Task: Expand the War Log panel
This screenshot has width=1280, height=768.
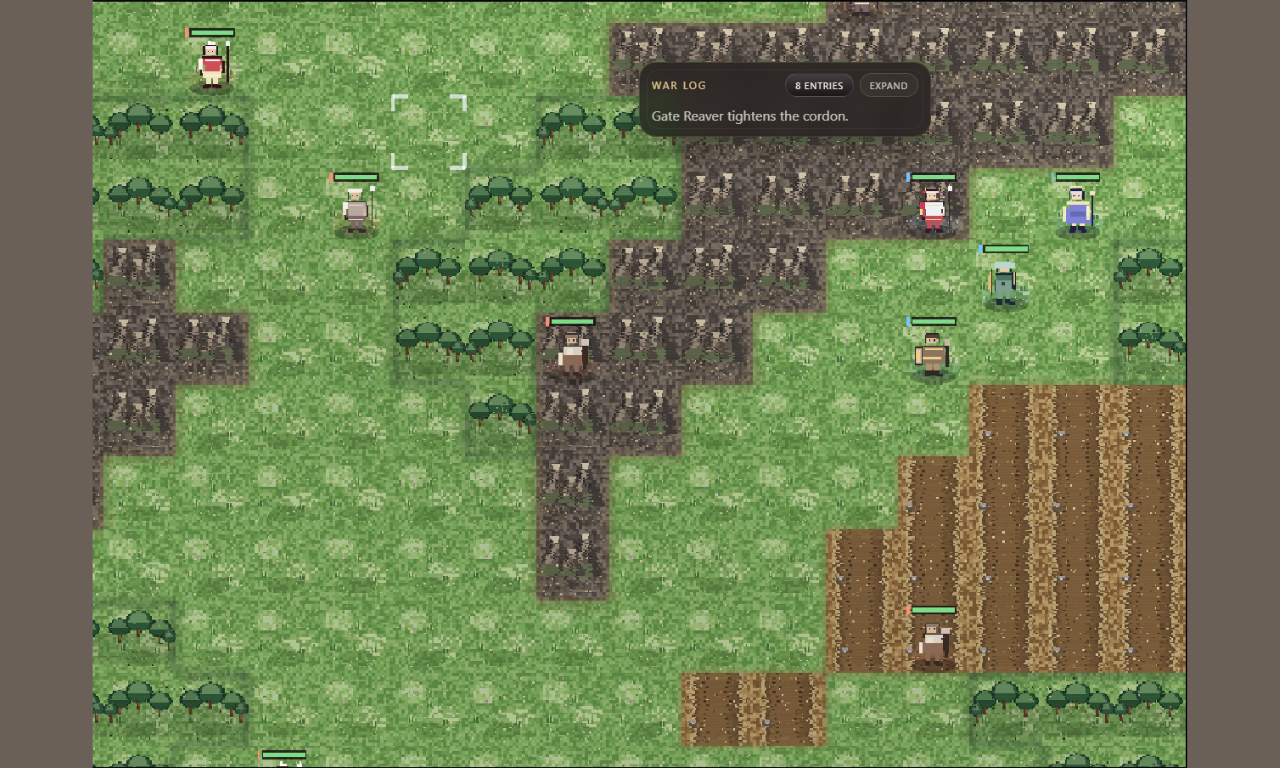Action: pos(888,86)
